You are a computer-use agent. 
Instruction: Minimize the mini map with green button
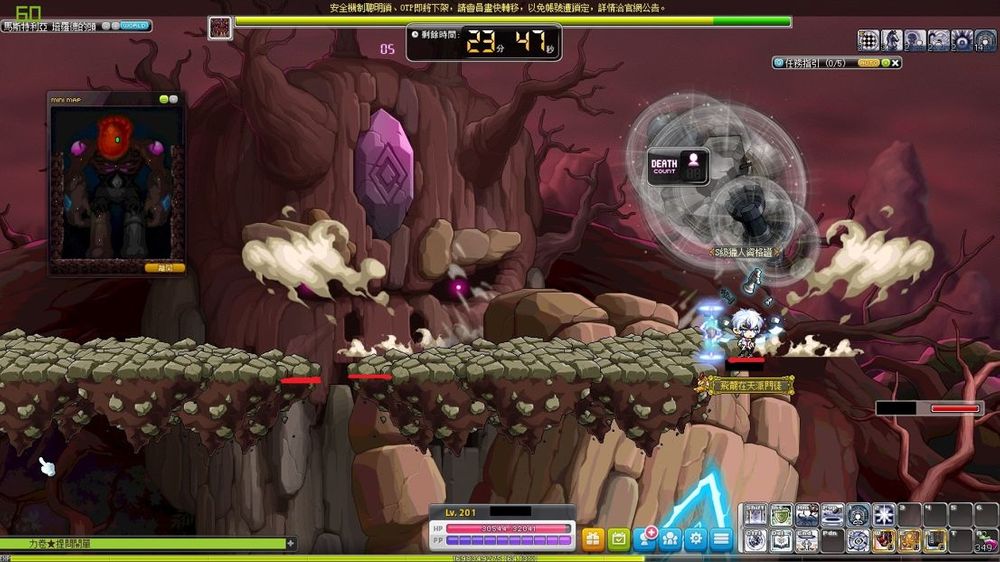click(162, 99)
